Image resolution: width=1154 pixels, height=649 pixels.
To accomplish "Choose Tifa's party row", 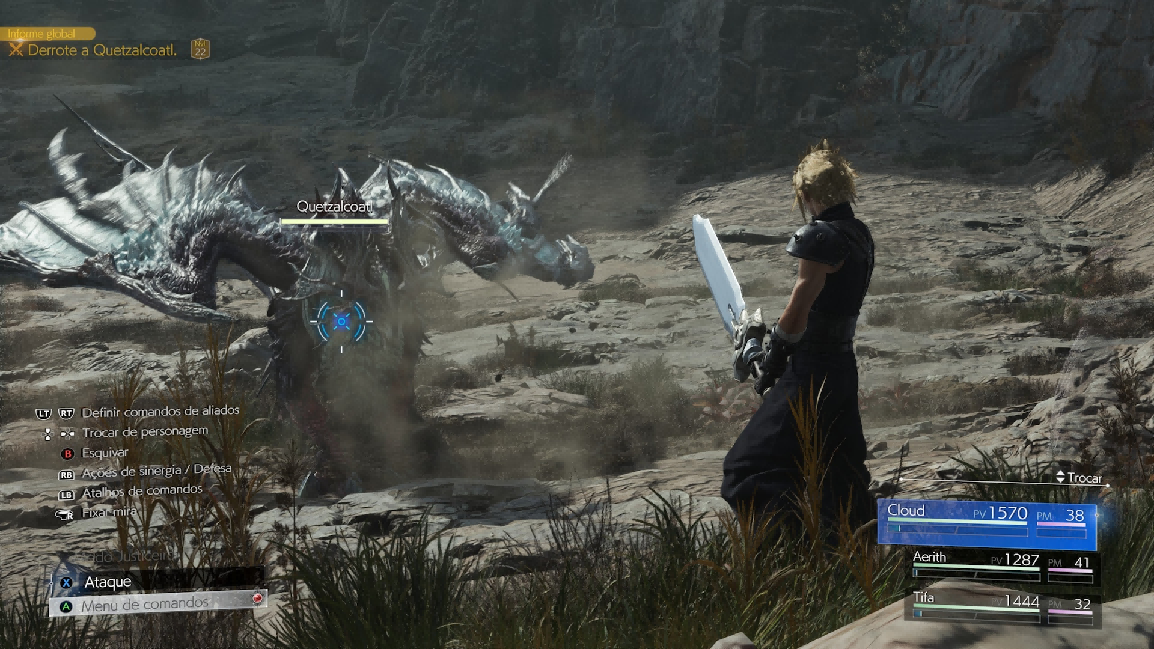I will point(1002,607).
